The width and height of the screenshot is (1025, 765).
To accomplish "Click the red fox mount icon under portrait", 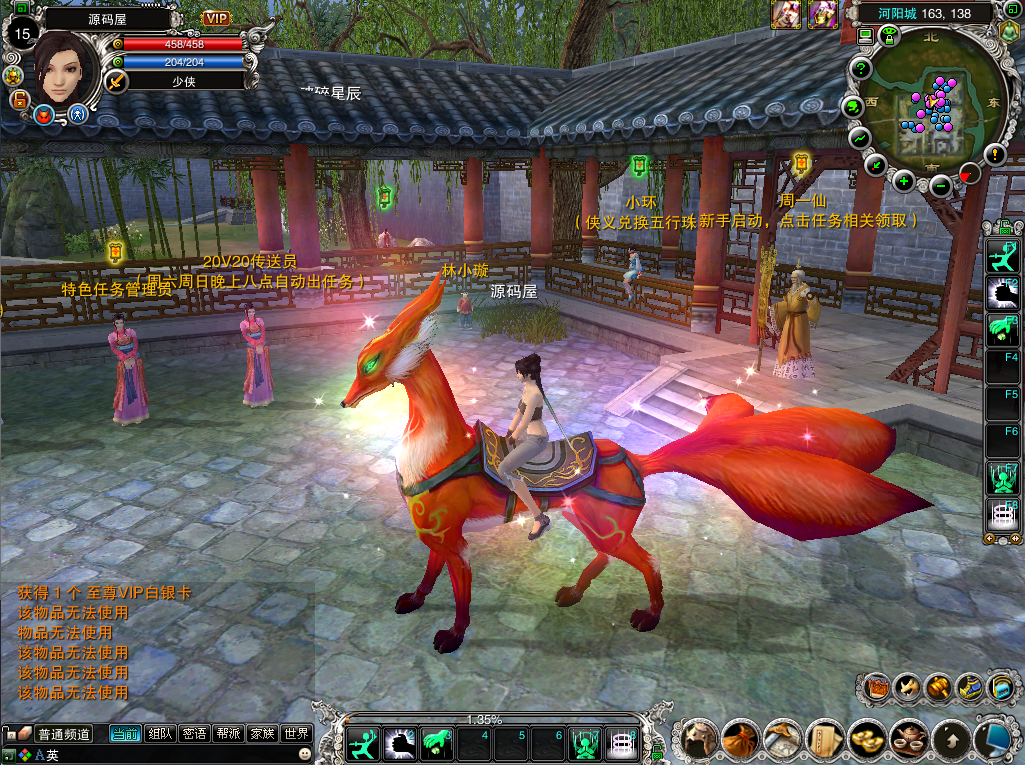I will [x=45, y=115].
